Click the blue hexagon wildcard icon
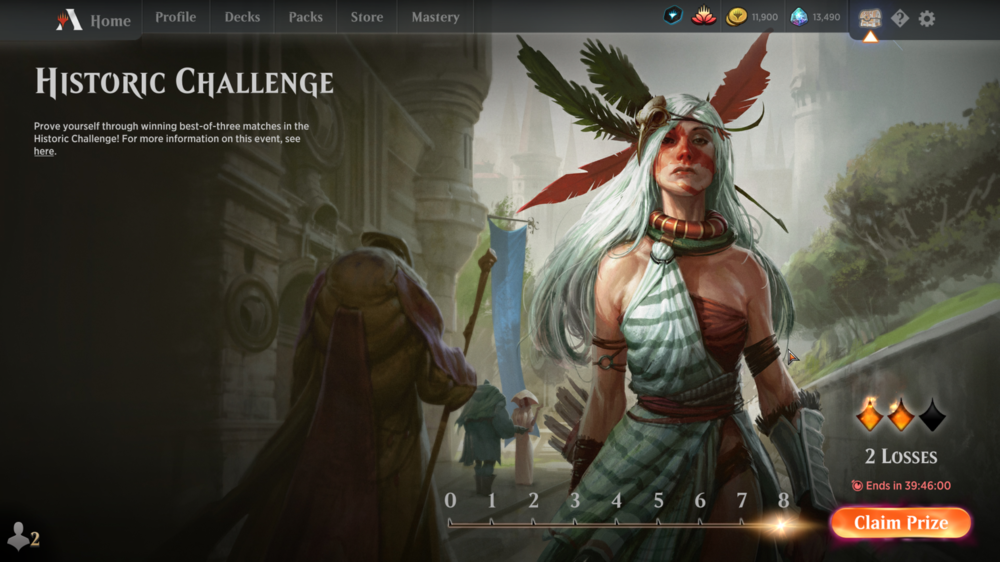 point(674,17)
